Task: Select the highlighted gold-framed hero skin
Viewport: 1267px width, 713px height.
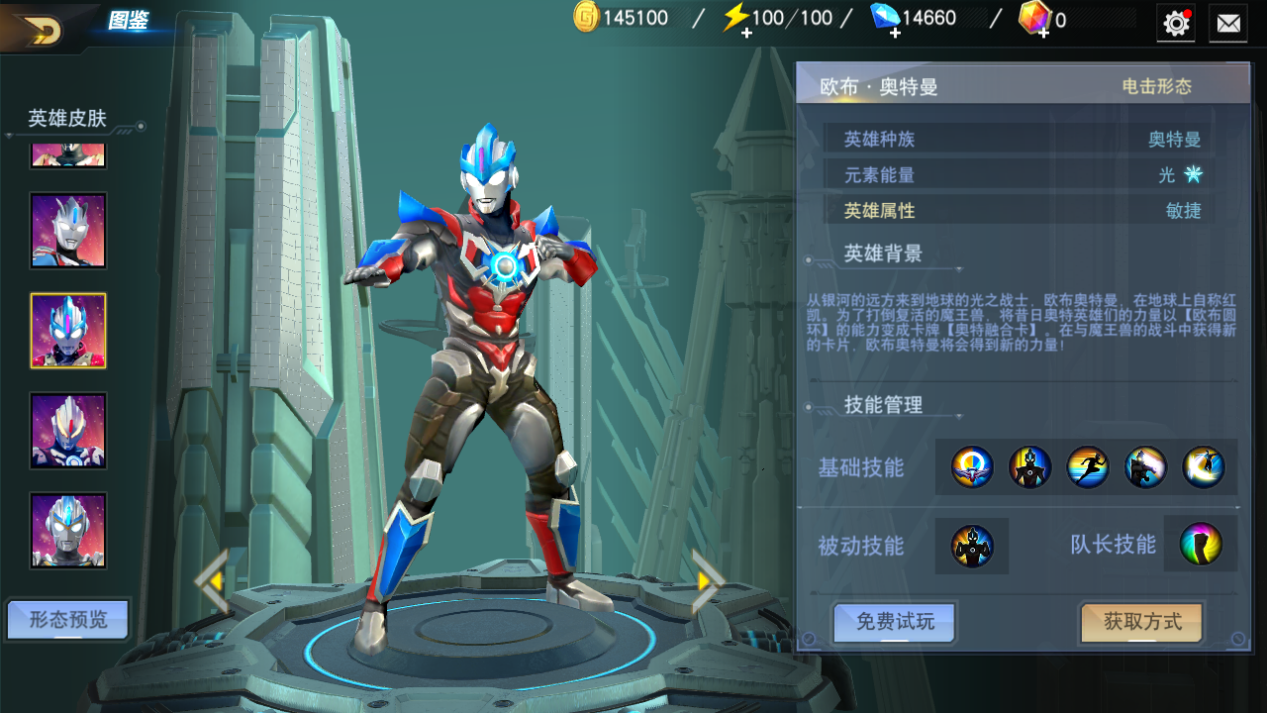Action: [x=68, y=331]
